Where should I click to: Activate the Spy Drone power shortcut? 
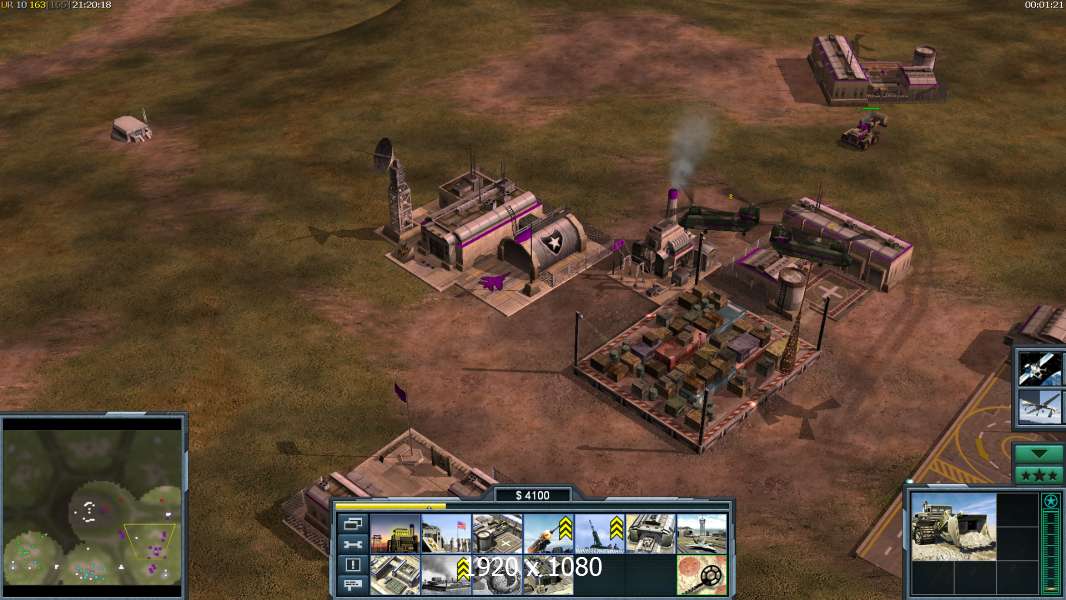pos(1040,407)
